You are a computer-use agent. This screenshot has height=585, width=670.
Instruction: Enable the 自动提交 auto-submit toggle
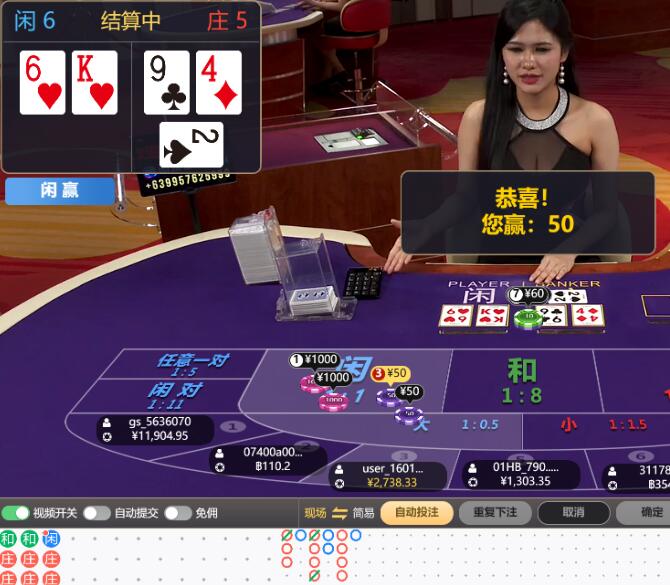point(96,513)
